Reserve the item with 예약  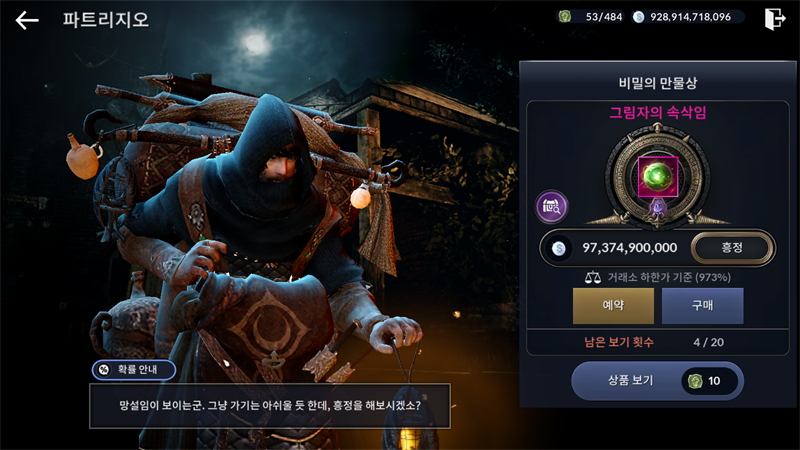(x=613, y=306)
